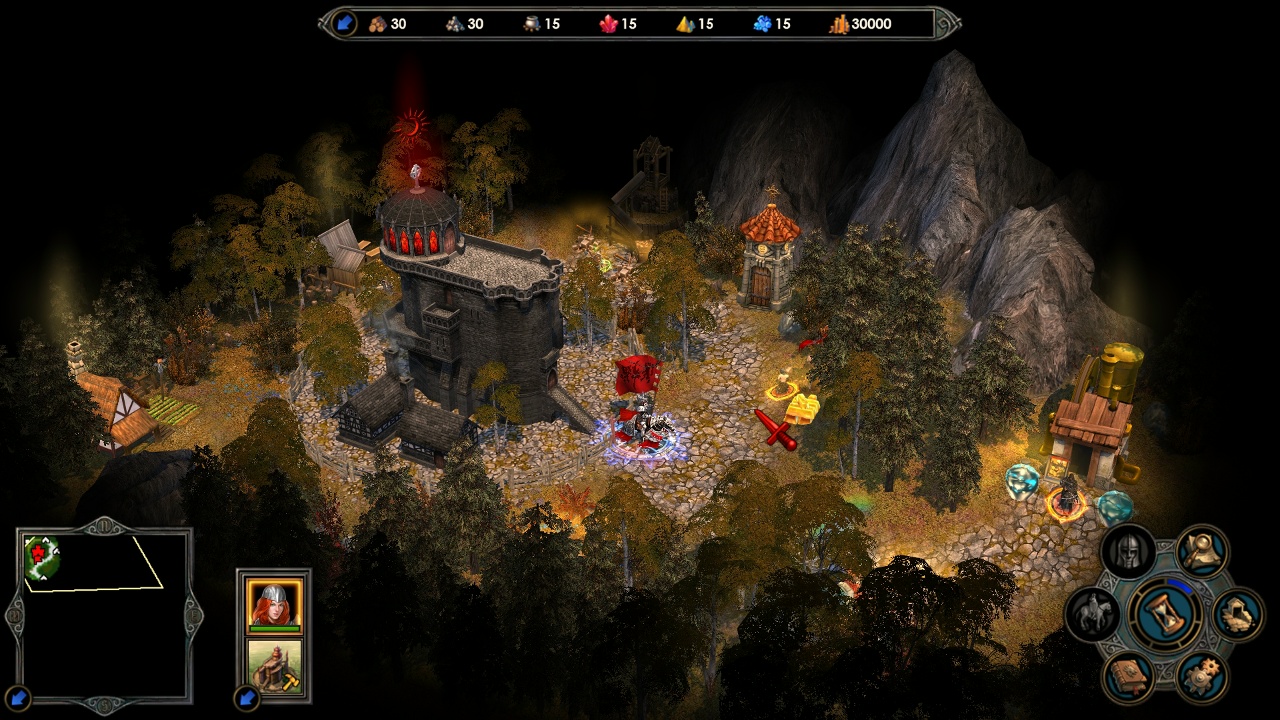Click the mercury resource icon
1280x720 pixels.
tap(531, 24)
